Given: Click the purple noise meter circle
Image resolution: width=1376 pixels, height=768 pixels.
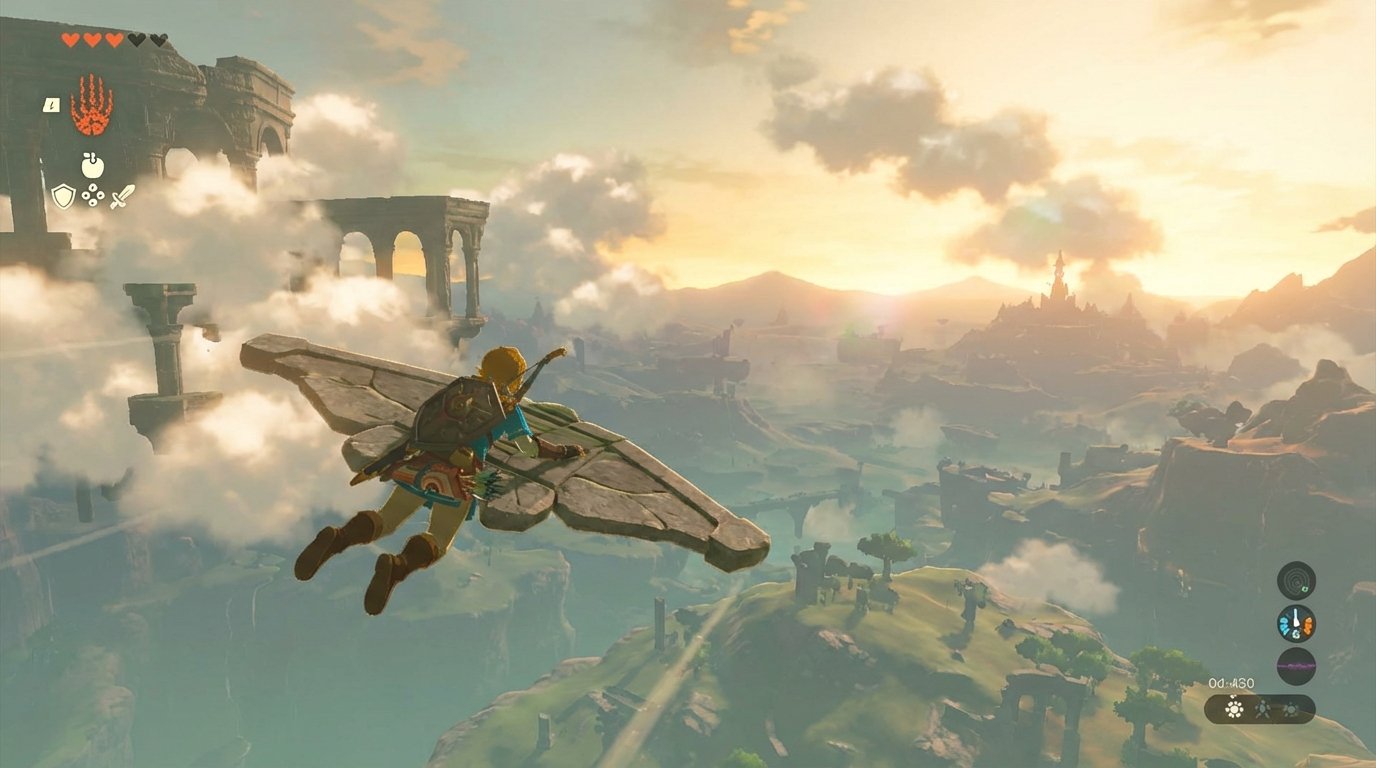Looking at the screenshot, I should (x=1295, y=665).
